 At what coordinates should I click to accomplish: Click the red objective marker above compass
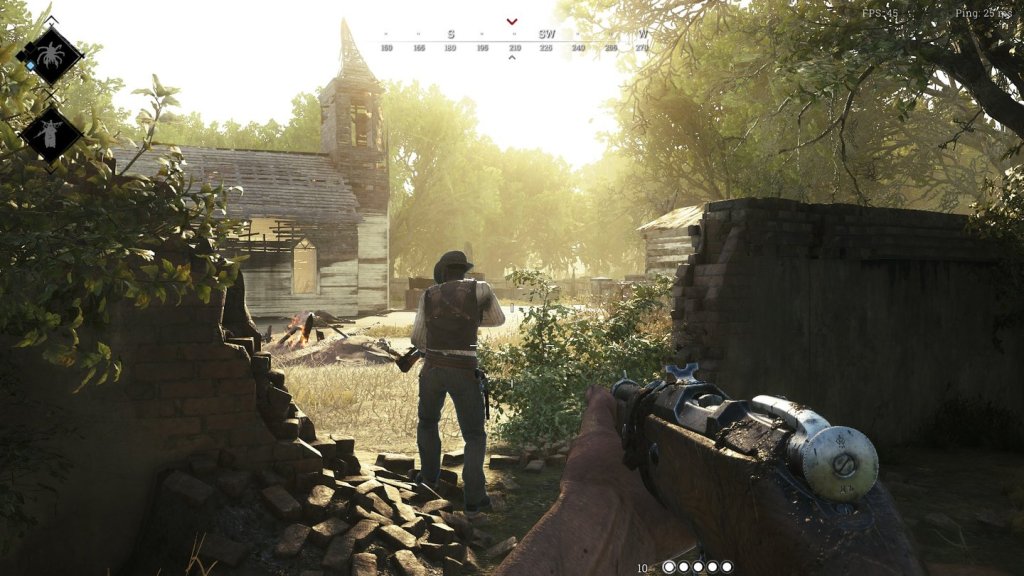tap(512, 21)
